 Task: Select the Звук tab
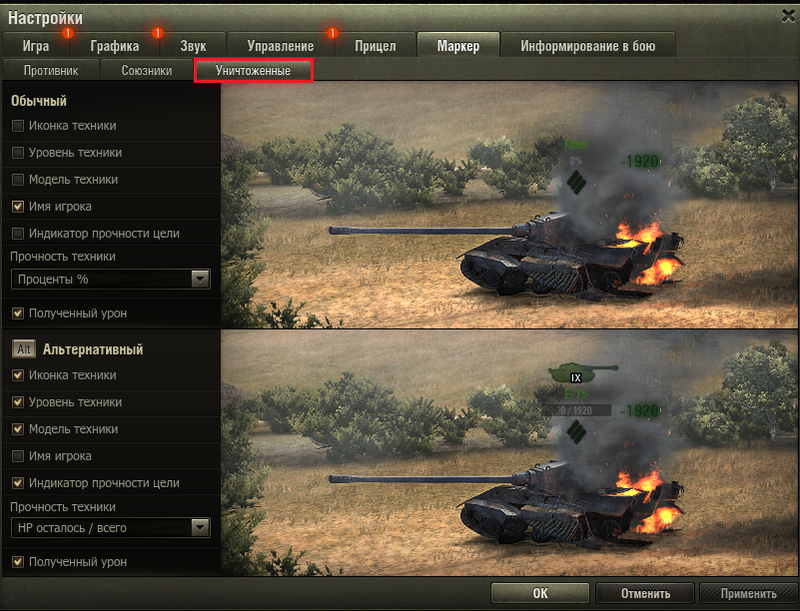point(194,46)
